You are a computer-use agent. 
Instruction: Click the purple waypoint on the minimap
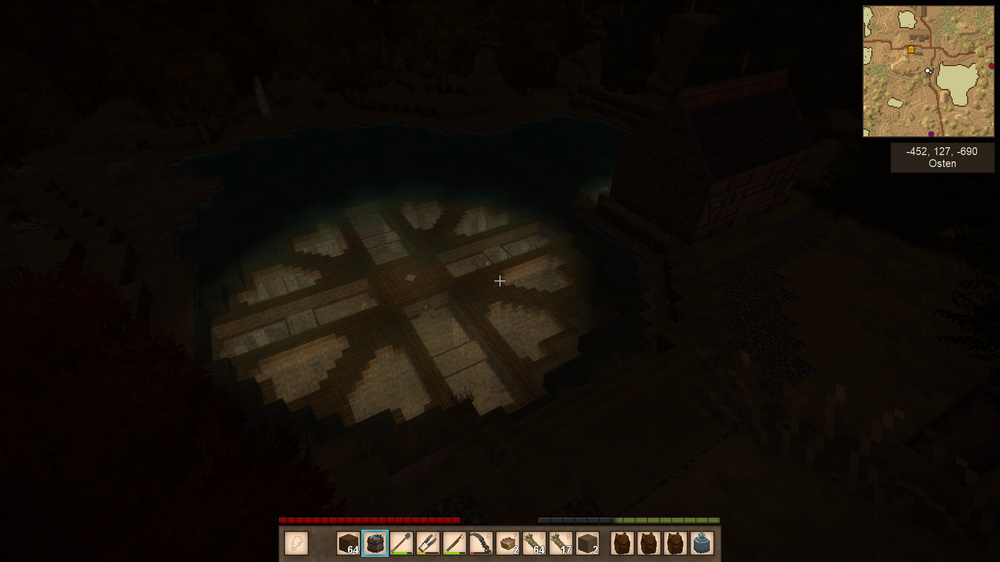932,133
